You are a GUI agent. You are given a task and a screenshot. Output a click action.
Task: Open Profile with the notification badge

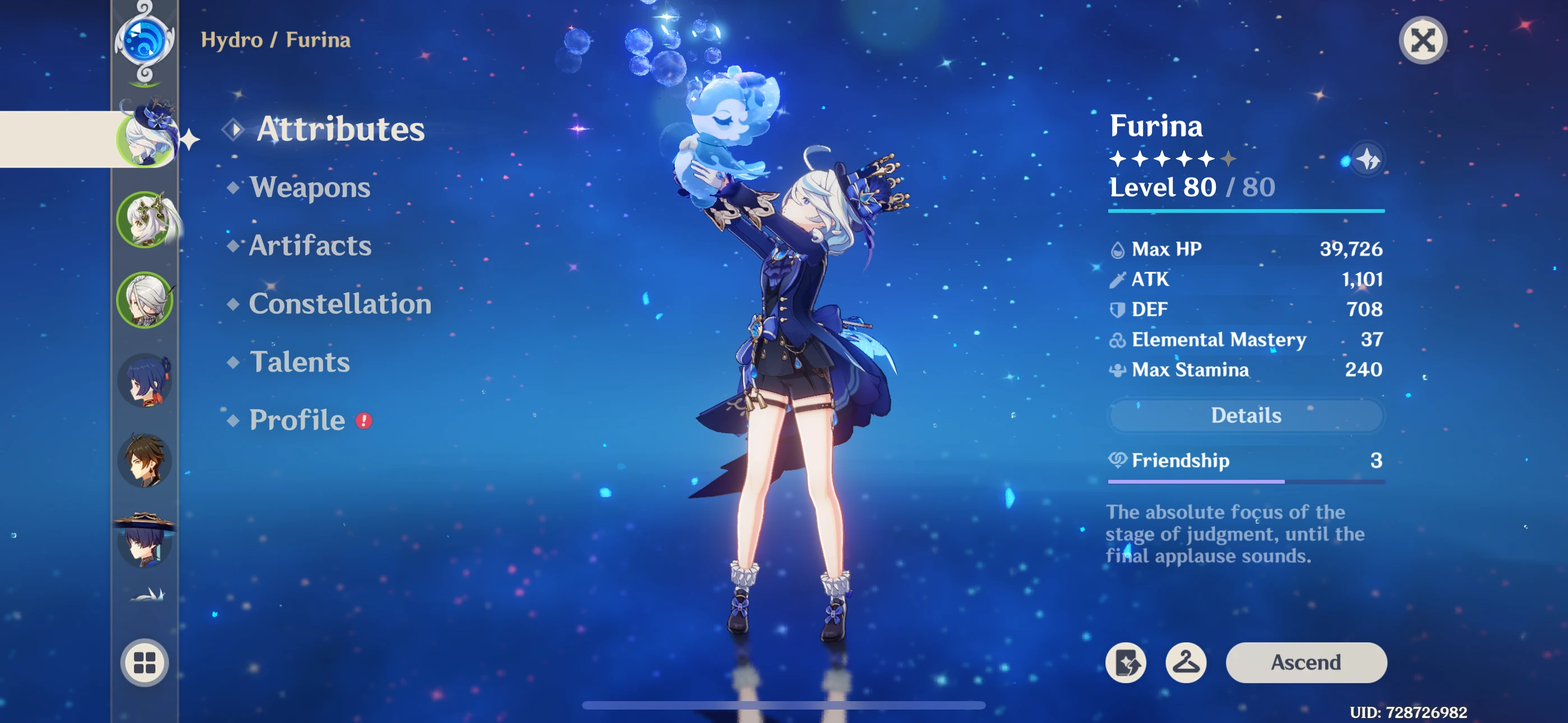point(297,420)
